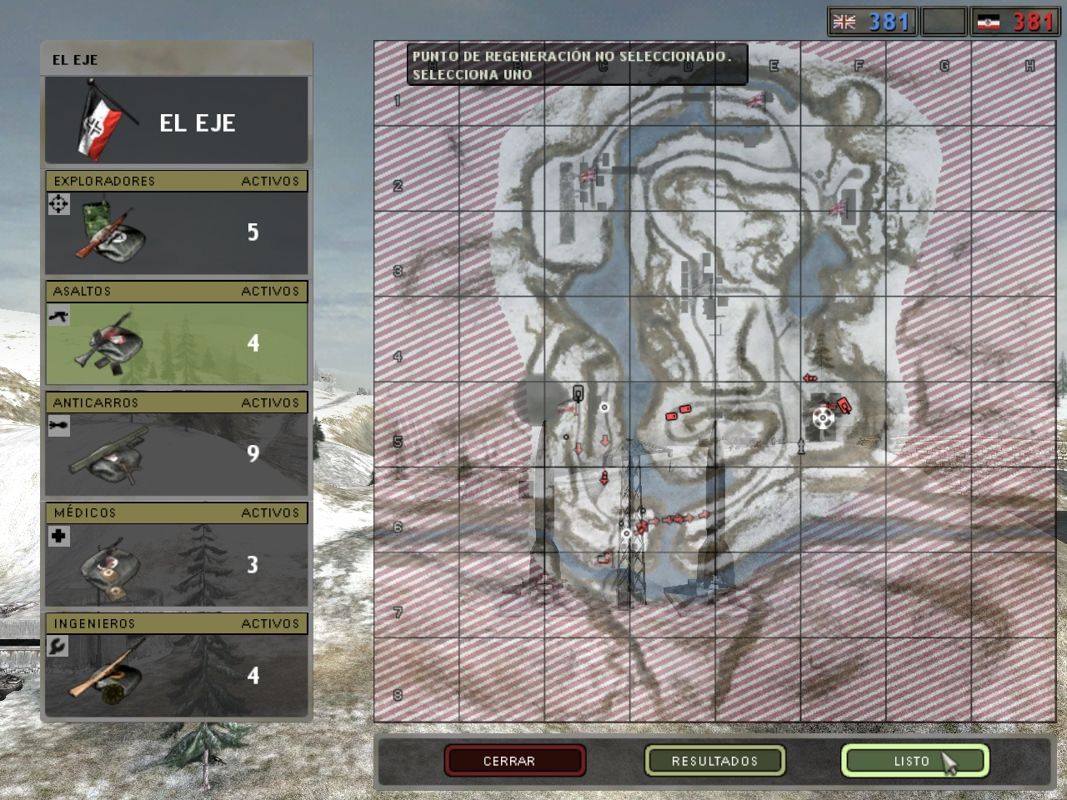Screen dimensions: 1067x800
Task: Open the Resultados scoreboard
Action: 714,761
